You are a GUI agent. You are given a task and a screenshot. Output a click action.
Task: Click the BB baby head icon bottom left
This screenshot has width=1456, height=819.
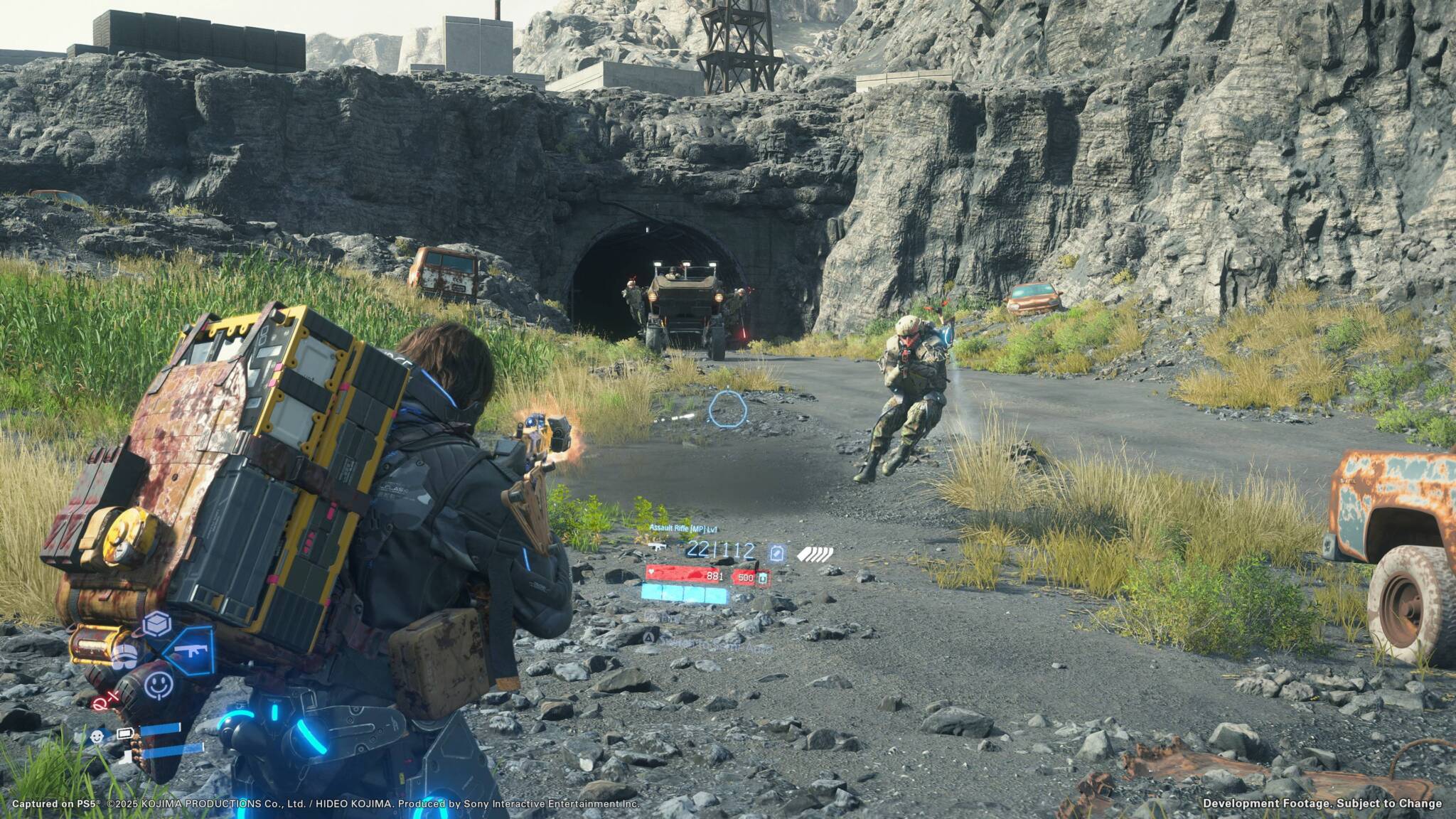click(x=97, y=737)
